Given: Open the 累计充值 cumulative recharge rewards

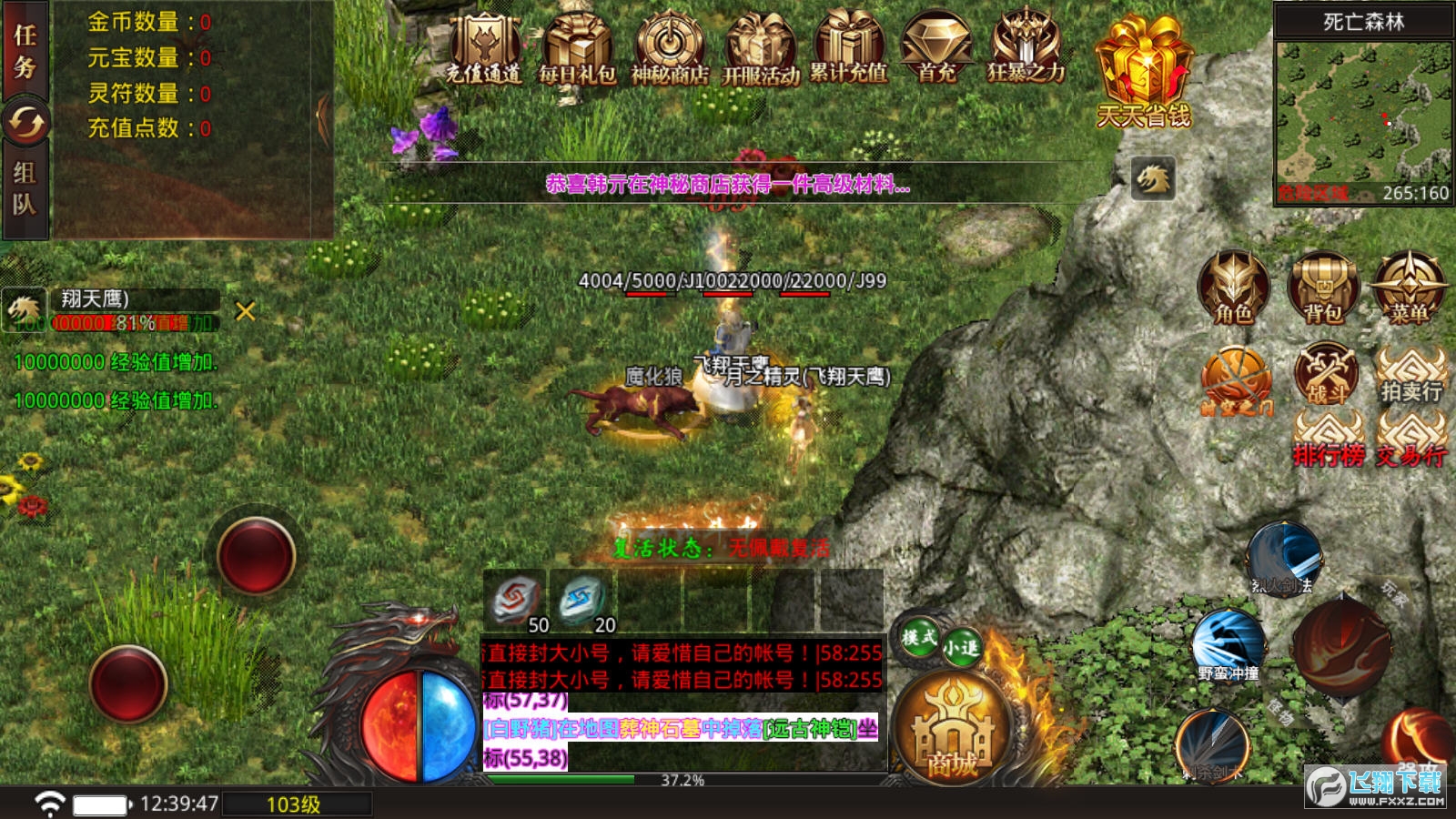Looking at the screenshot, I should [x=849, y=49].
